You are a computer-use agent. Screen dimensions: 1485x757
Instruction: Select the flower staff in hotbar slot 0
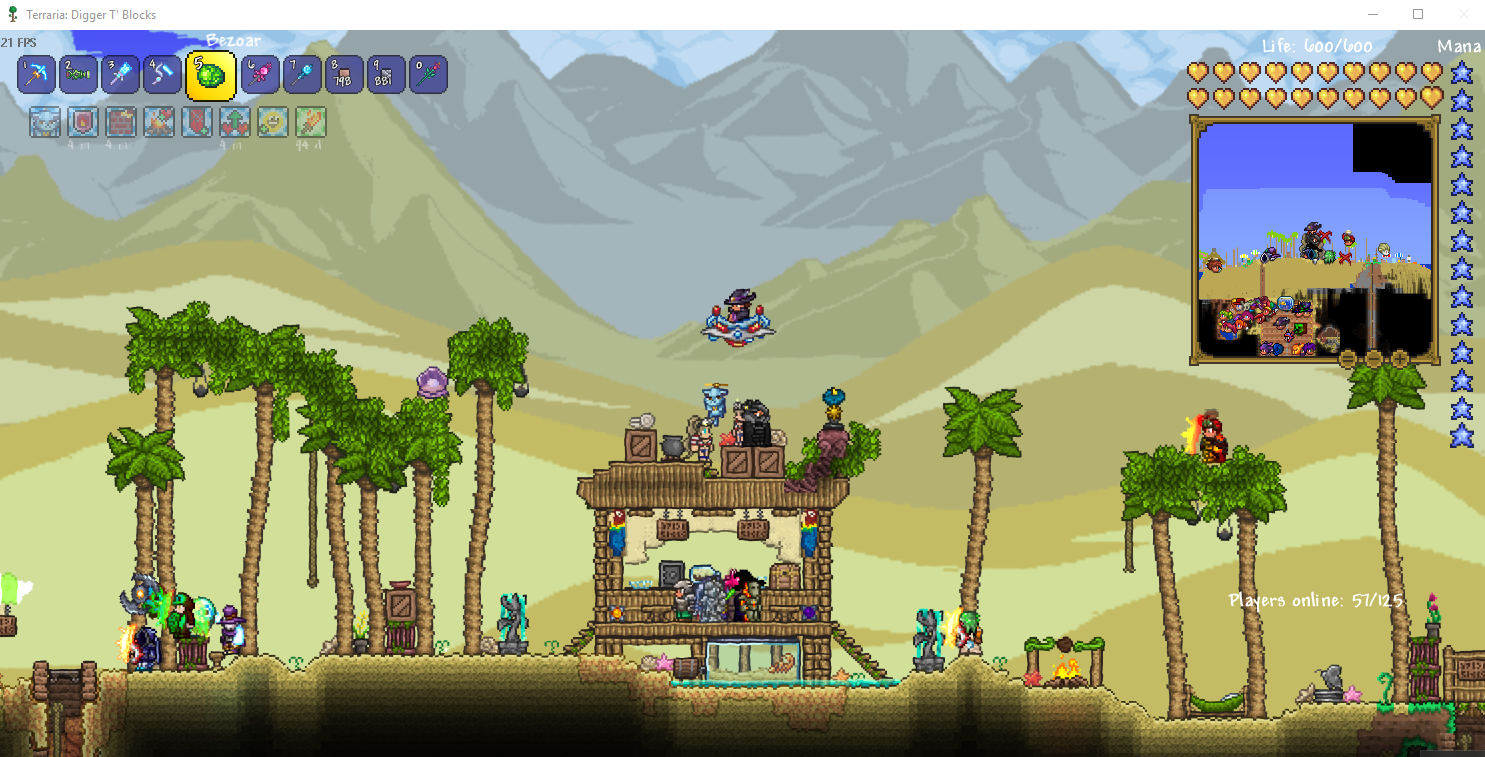pyautogui.click(x=428, y=75)
